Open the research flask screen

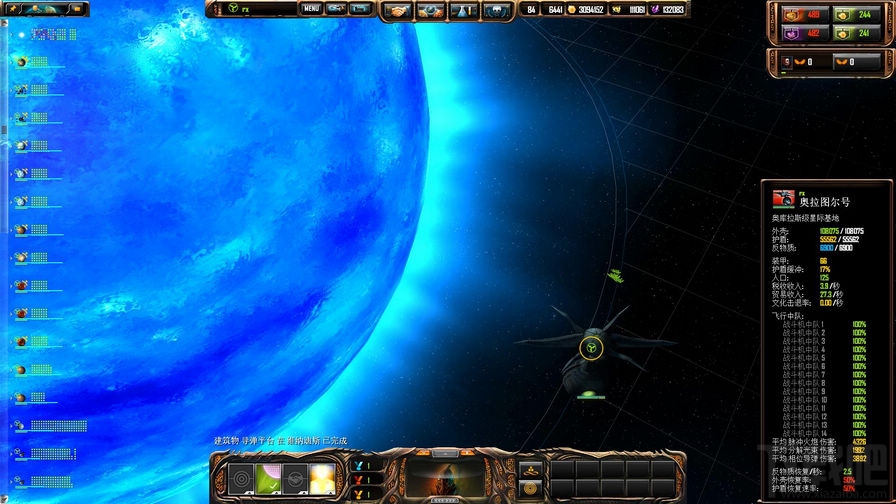point(463,10)
